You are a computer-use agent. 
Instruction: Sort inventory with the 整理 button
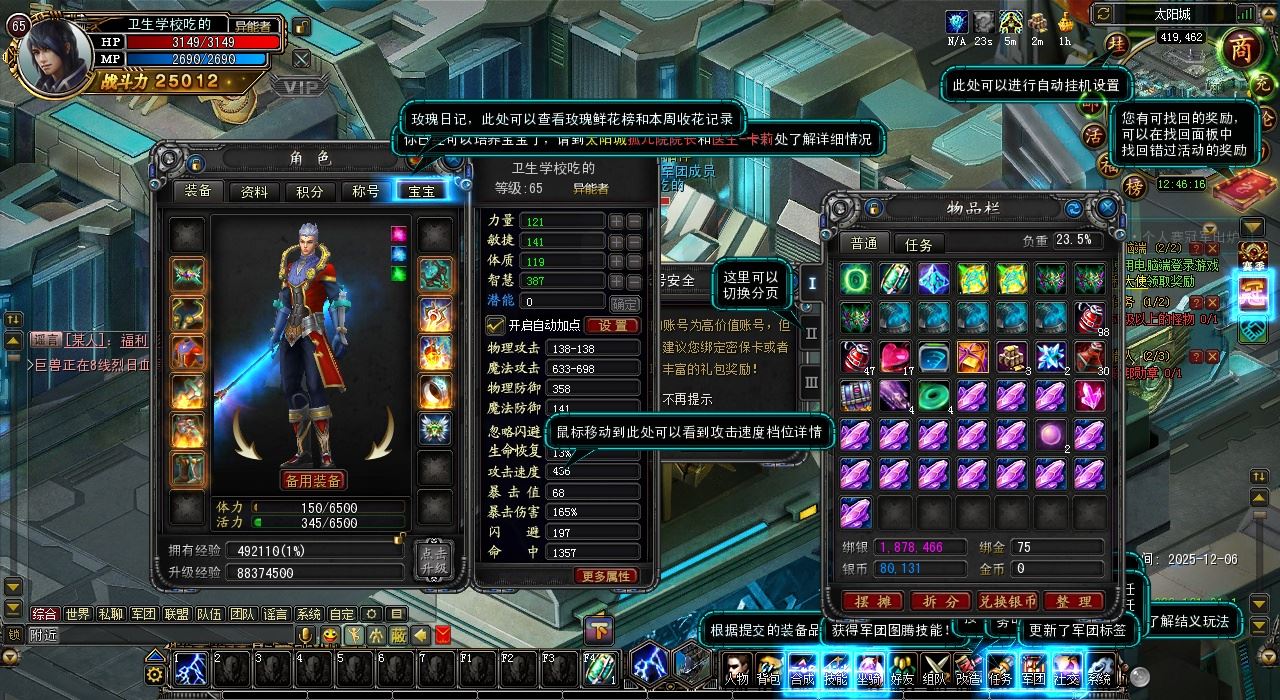(x=1073, y=601)
